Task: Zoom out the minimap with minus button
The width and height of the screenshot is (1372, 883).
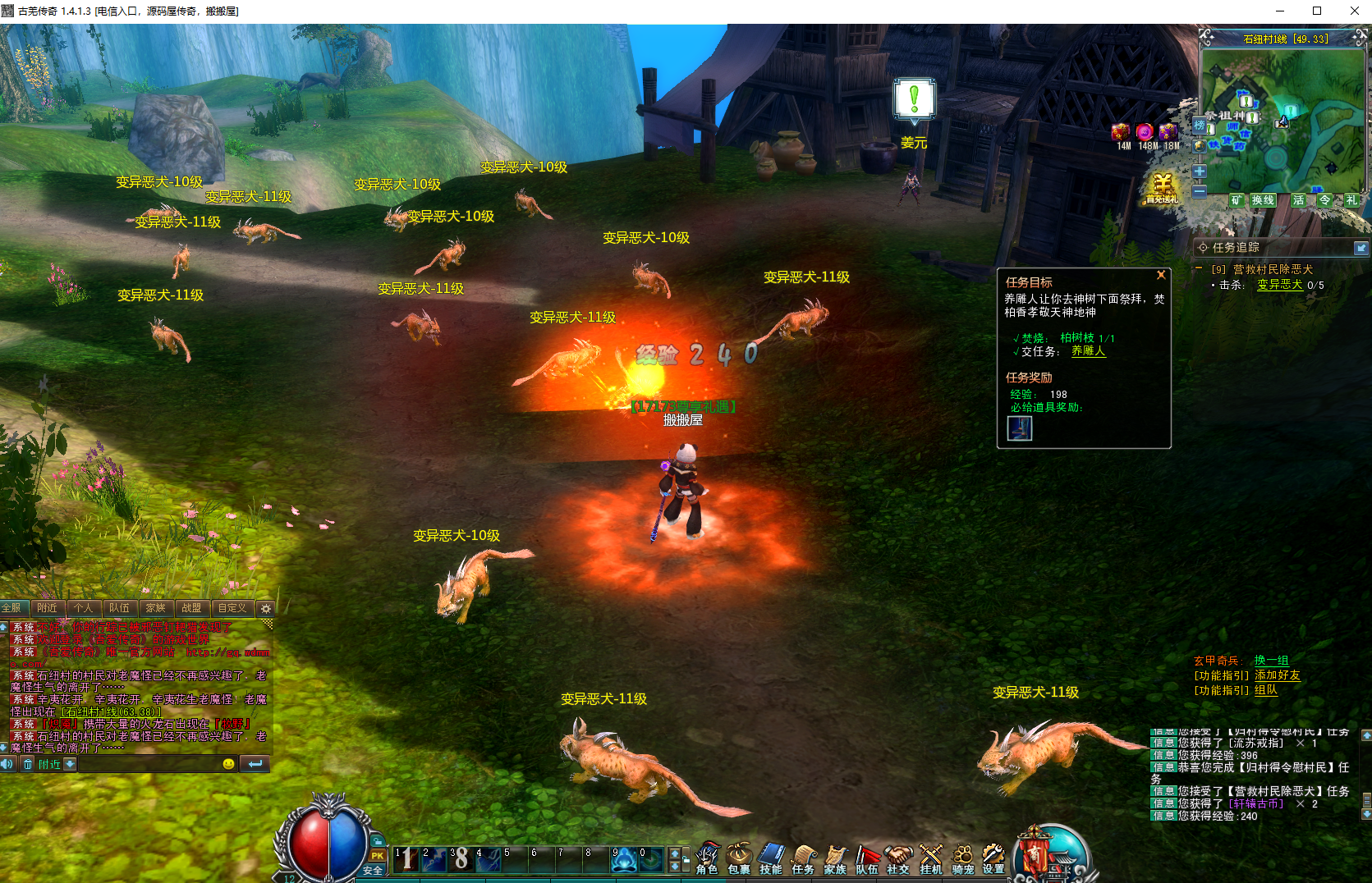Action: click(x=1200, y=191)
